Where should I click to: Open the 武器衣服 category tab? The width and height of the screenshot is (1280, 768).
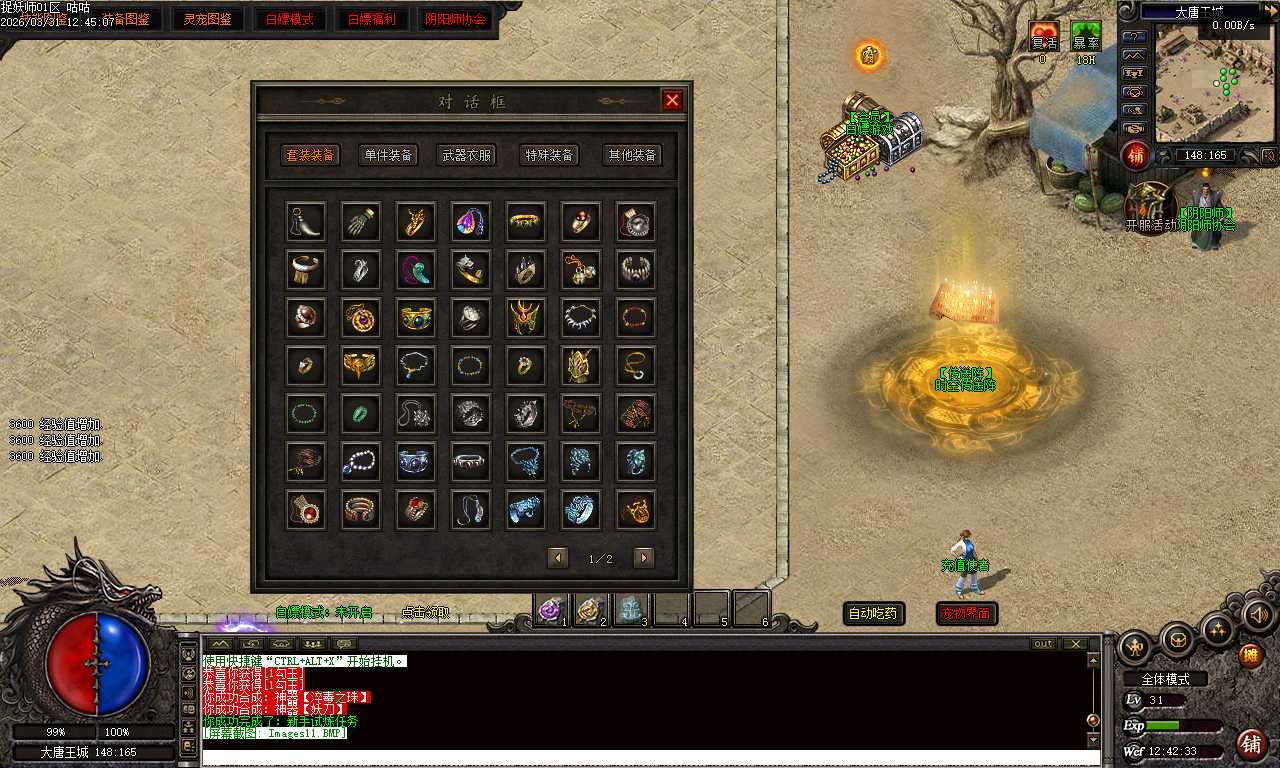(x=467, y=155)
